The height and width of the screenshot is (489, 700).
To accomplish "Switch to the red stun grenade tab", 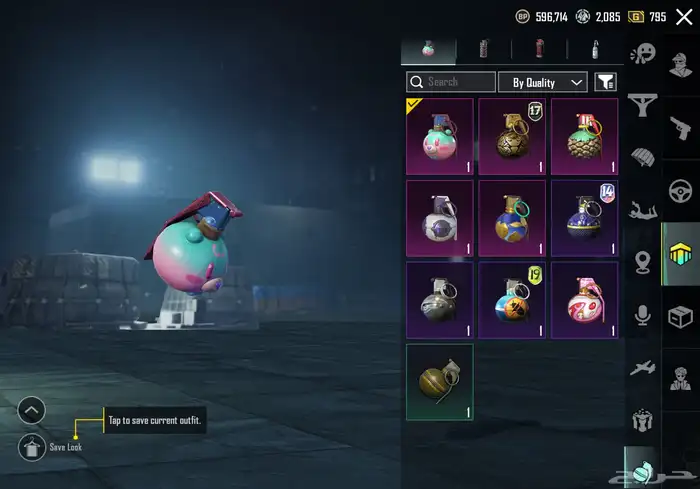I will click(x=540, y=50).
